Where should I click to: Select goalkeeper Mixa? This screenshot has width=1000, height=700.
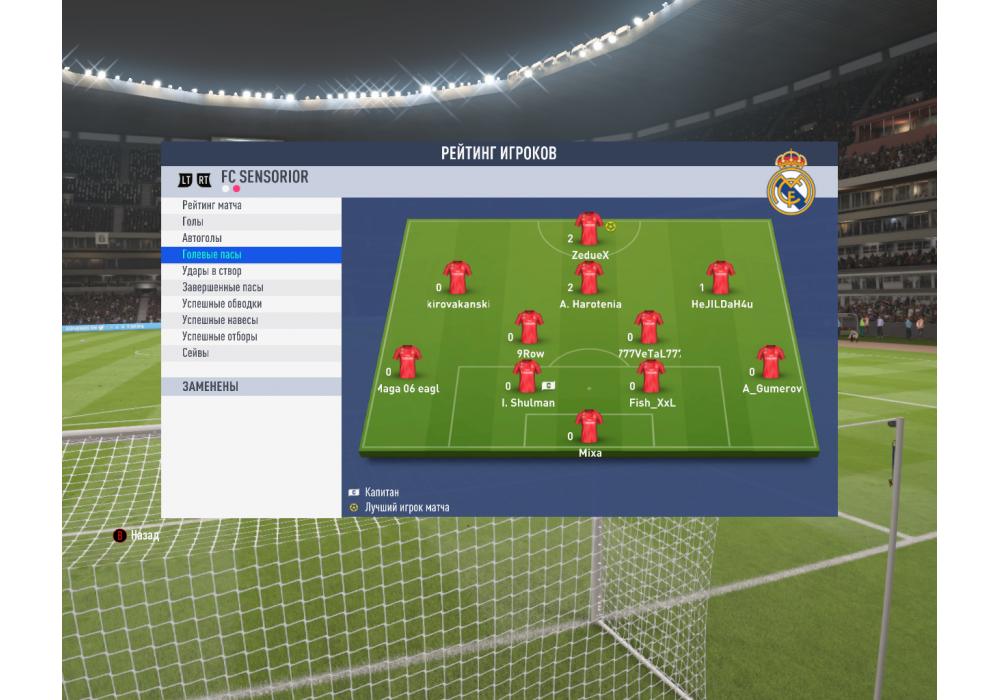pyautogui.click(x=589, y=427)
